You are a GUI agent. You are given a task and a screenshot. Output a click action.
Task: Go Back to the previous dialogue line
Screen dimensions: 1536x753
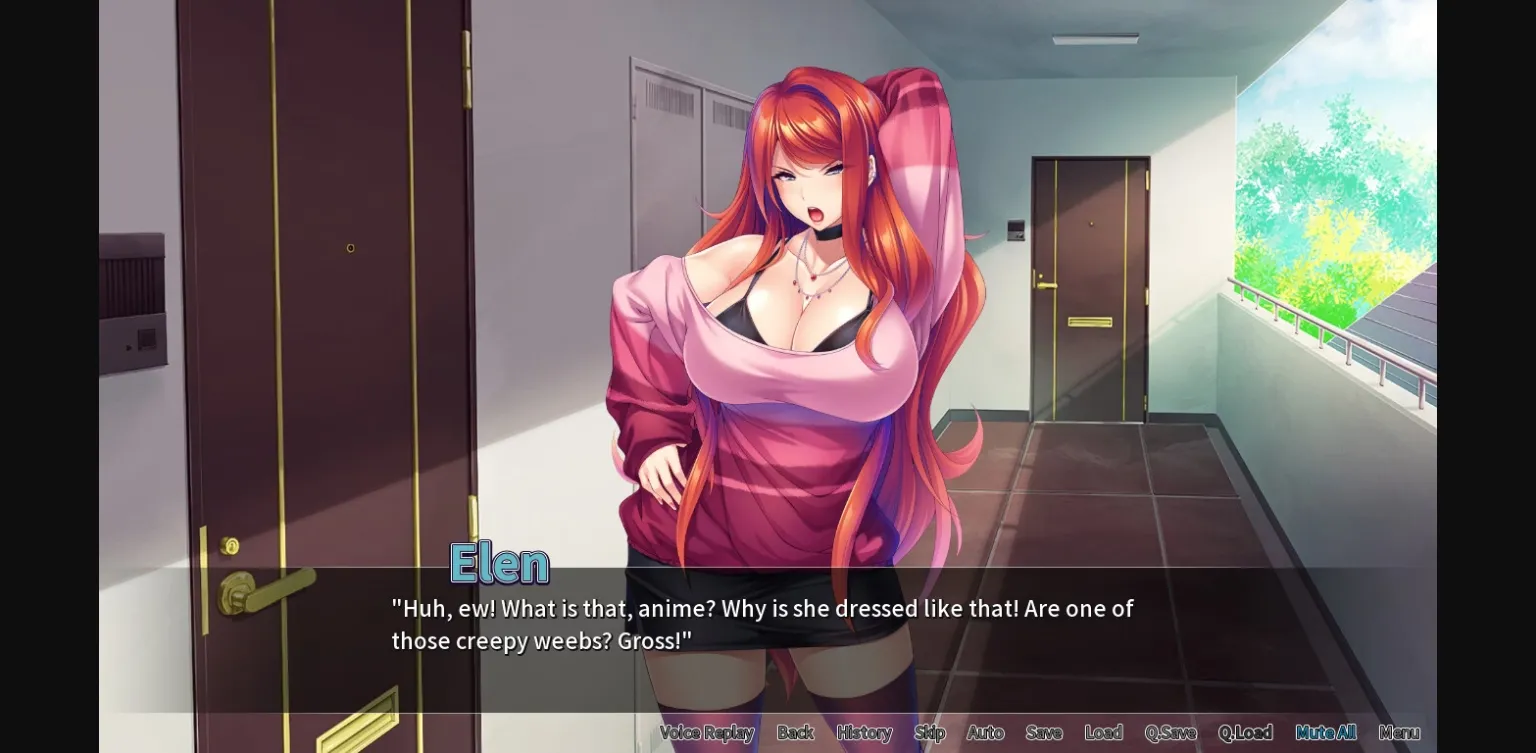(x=795, y=732)
